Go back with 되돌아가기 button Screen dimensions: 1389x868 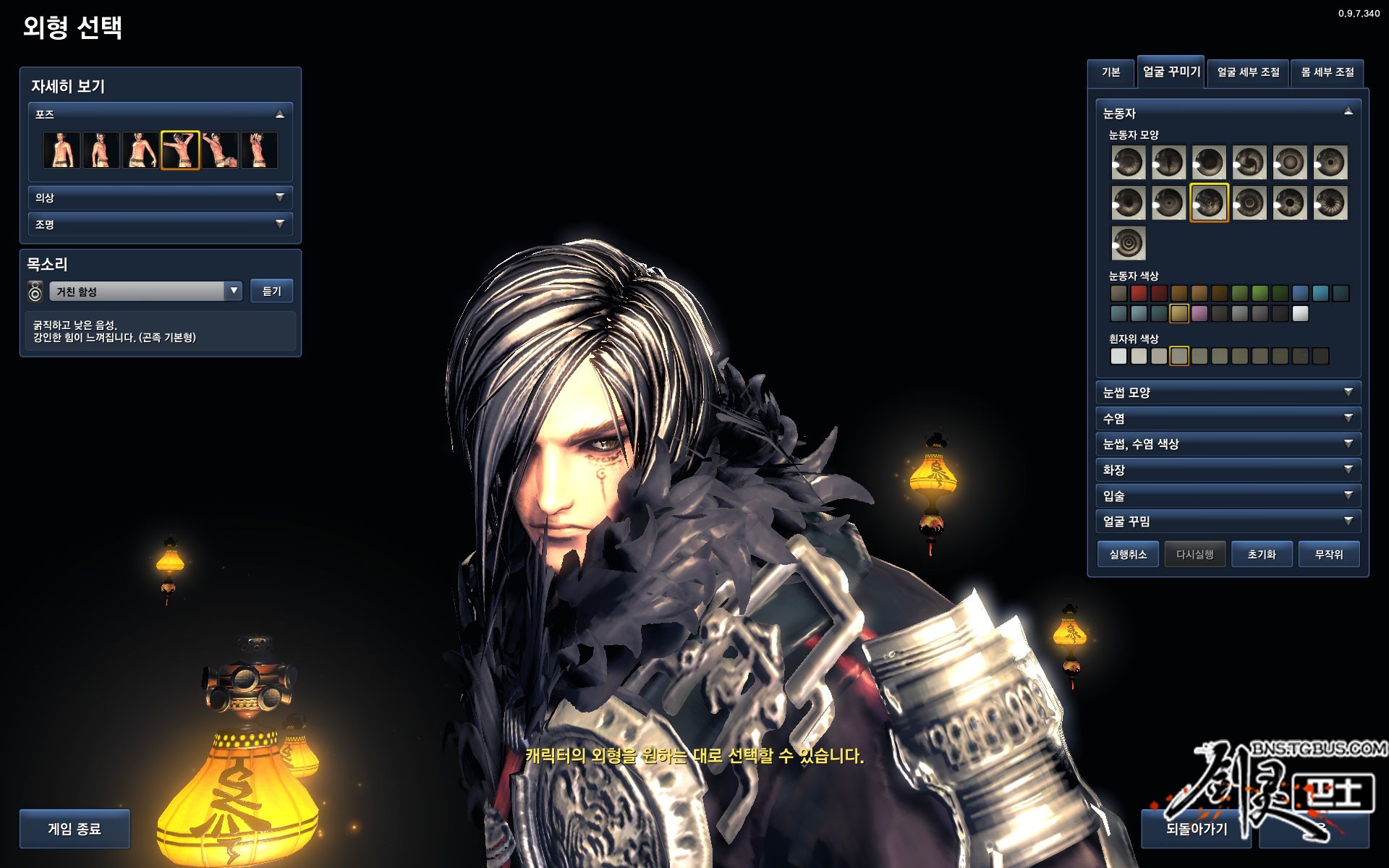(1197, 829)
